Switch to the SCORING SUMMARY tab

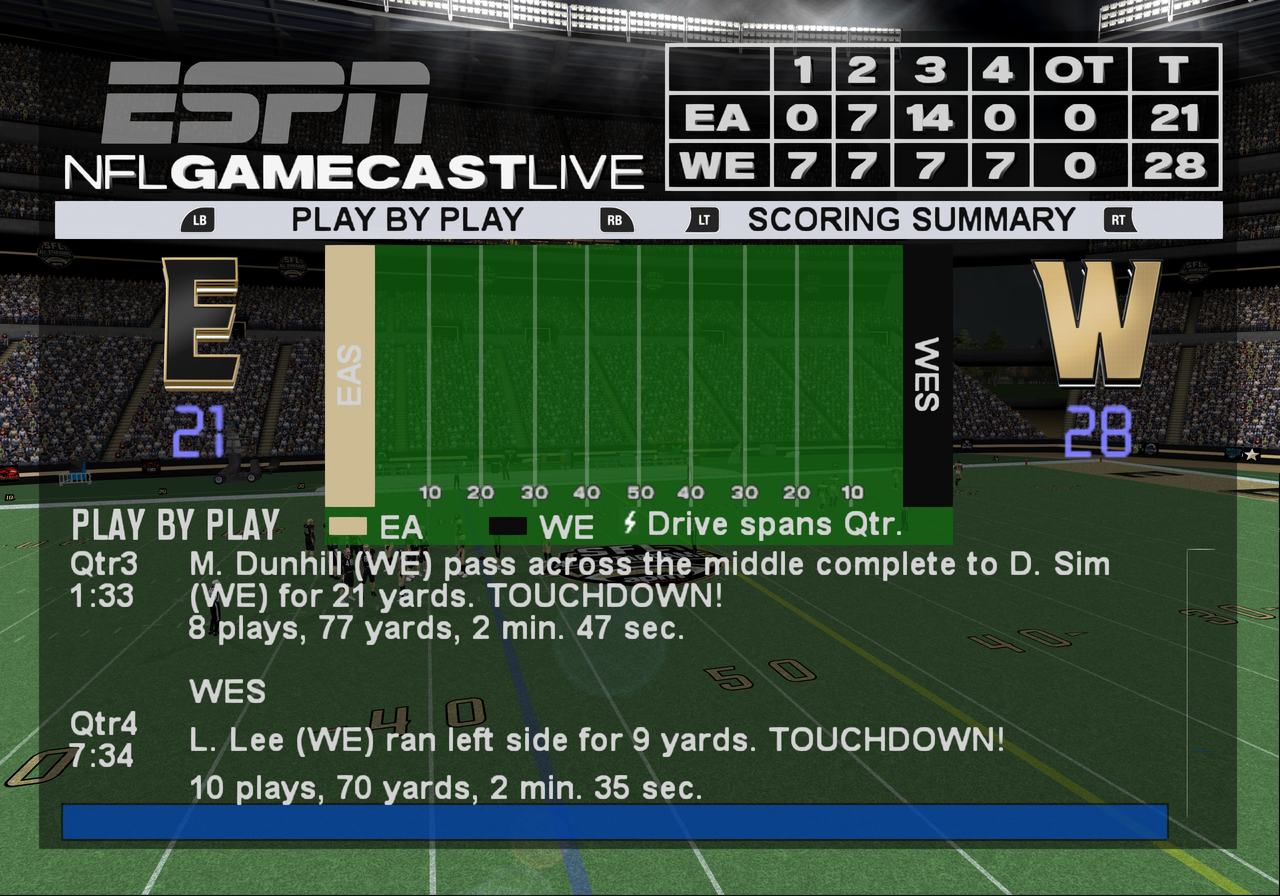click(x=912, y=220)
